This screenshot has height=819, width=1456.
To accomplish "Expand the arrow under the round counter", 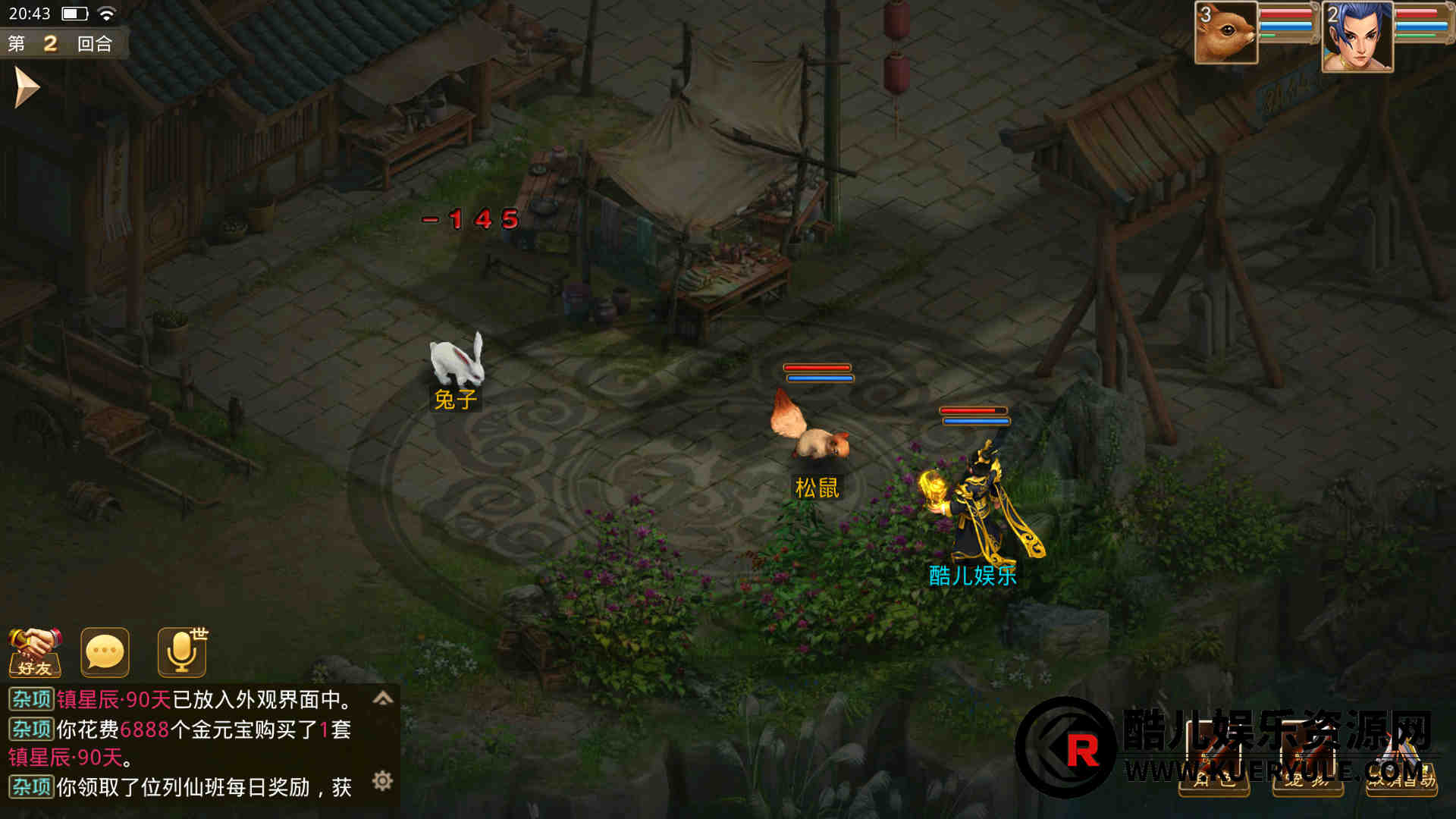I will tap(27, 87).
